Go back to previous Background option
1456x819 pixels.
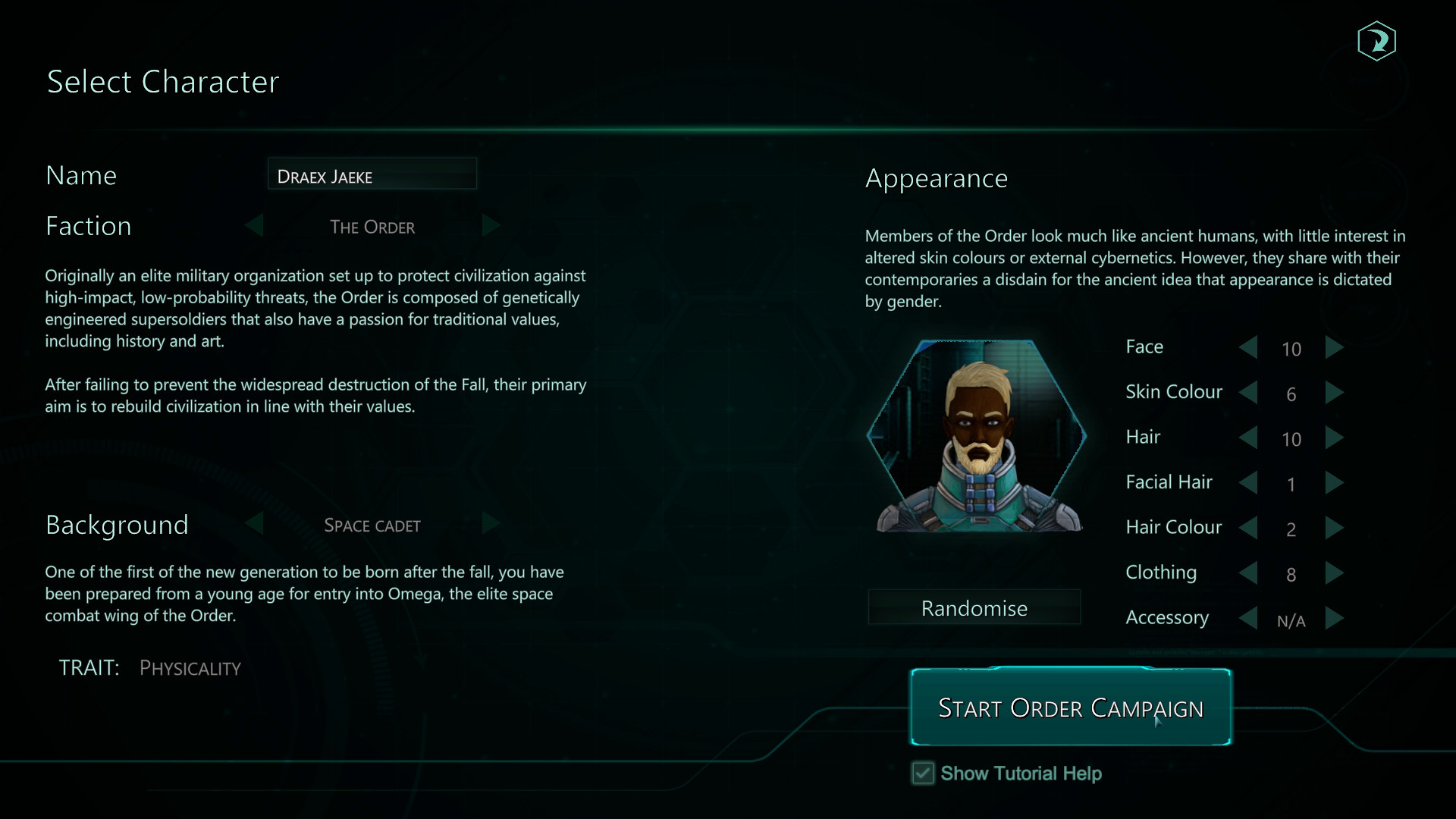point(254,524)
